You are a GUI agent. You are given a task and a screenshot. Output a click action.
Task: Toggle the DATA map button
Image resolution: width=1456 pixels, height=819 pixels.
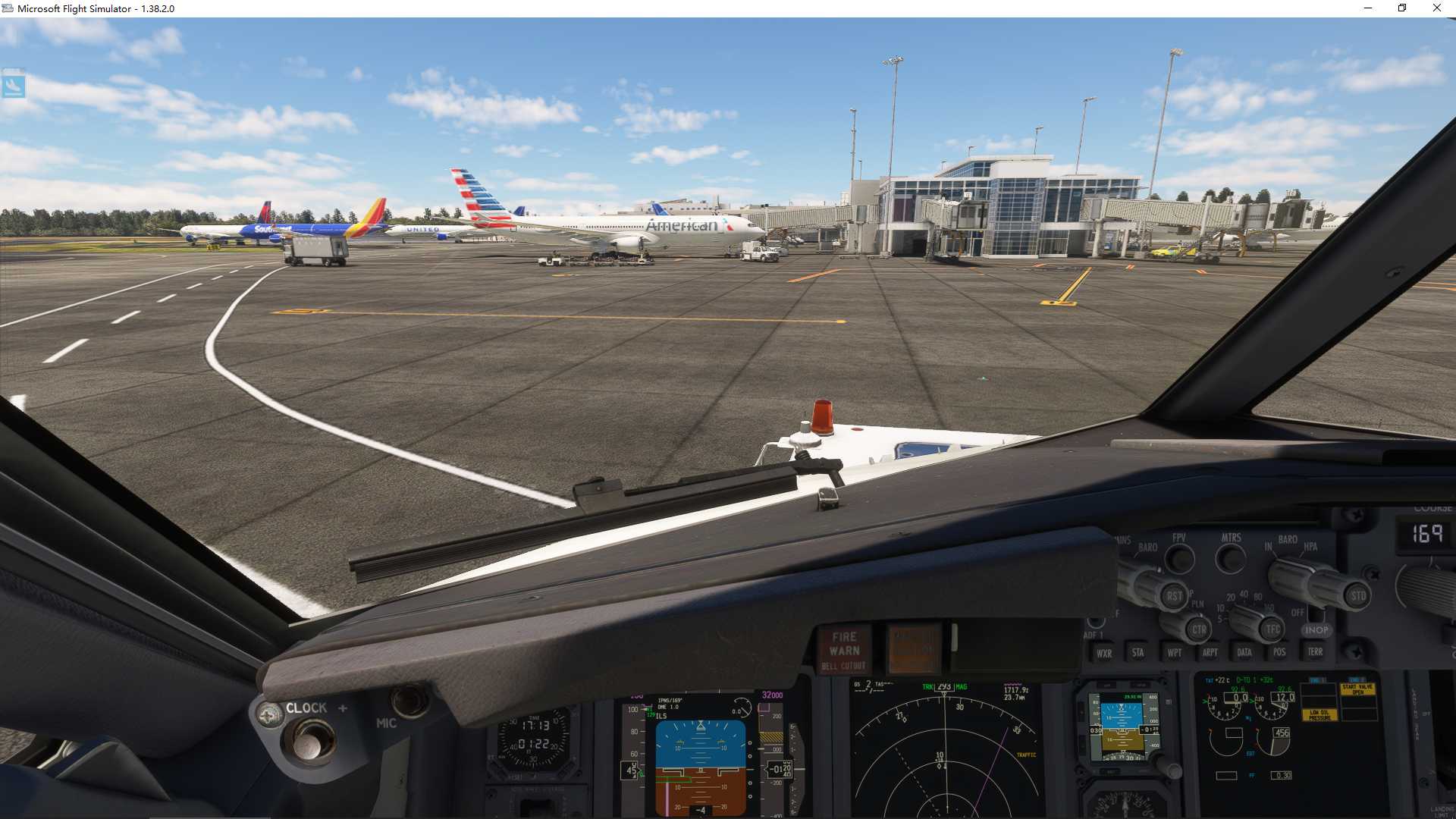[x=1244, y=652]
